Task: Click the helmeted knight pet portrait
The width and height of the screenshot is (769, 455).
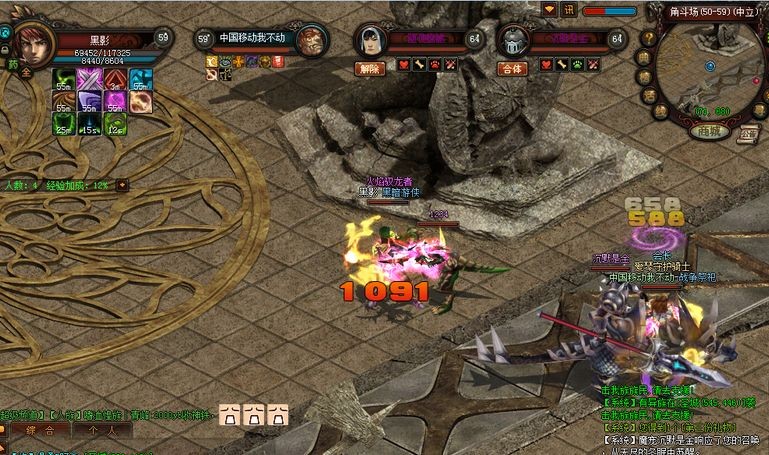Action: tap(513, 41)
